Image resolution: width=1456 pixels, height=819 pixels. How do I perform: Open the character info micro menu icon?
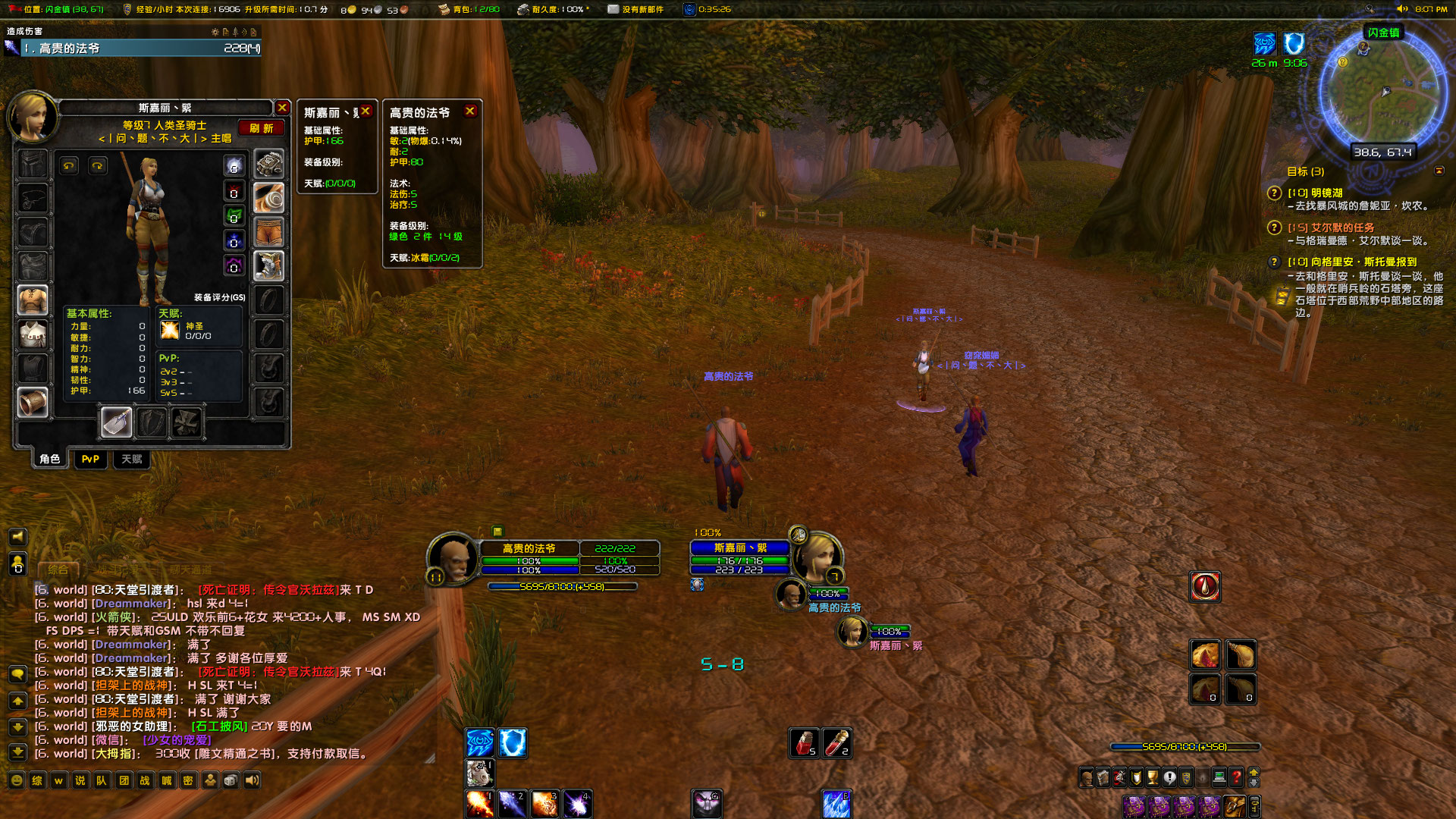1087,778
